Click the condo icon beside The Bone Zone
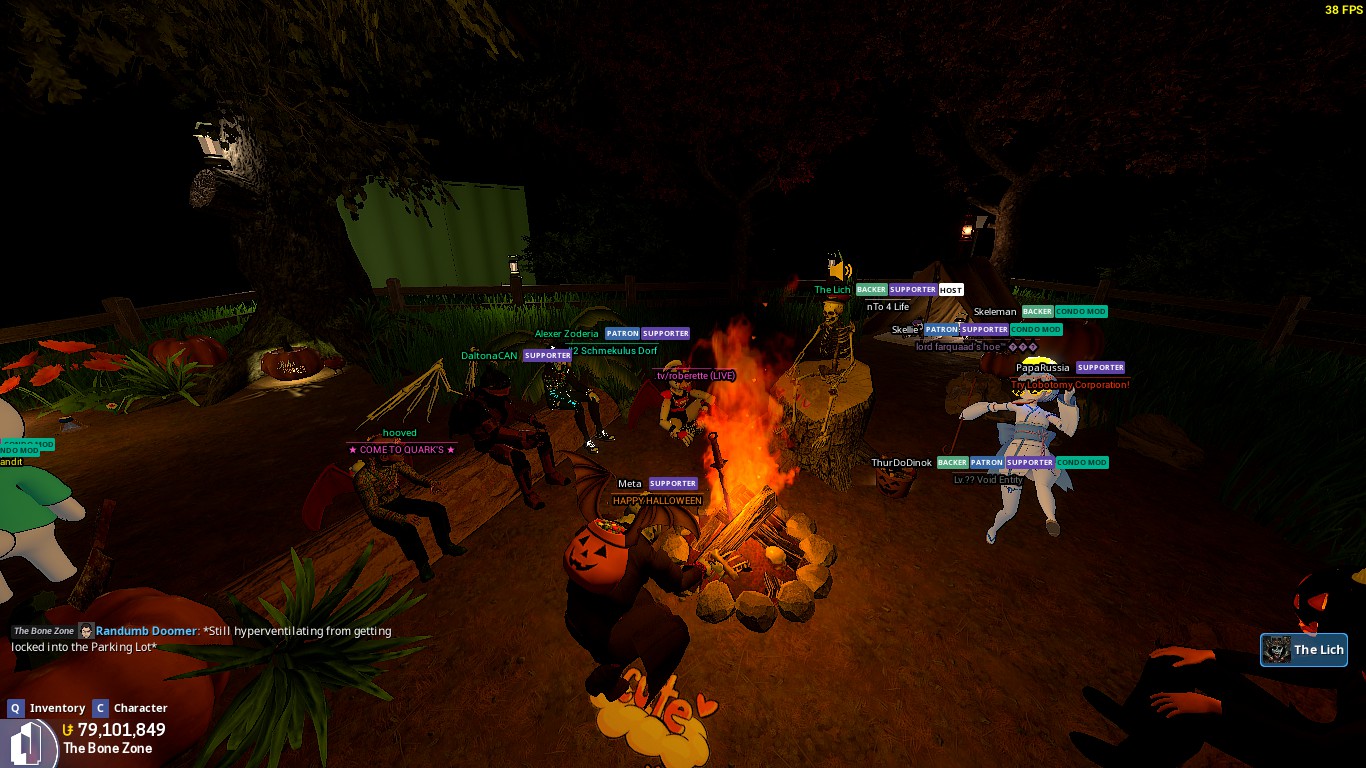Viewport: 1366px width, 768px height. [x=28, y=742]
